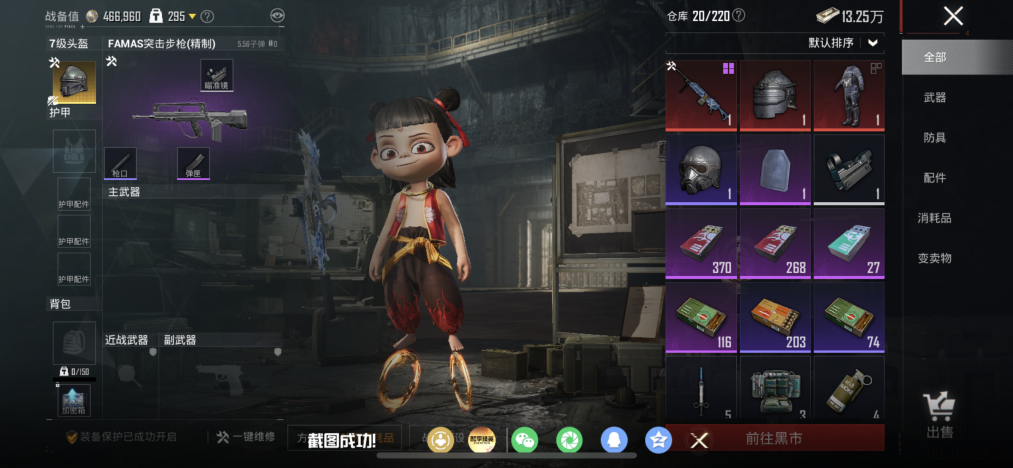
Task: Select the armor plate item slot
Action: point(774,168)
